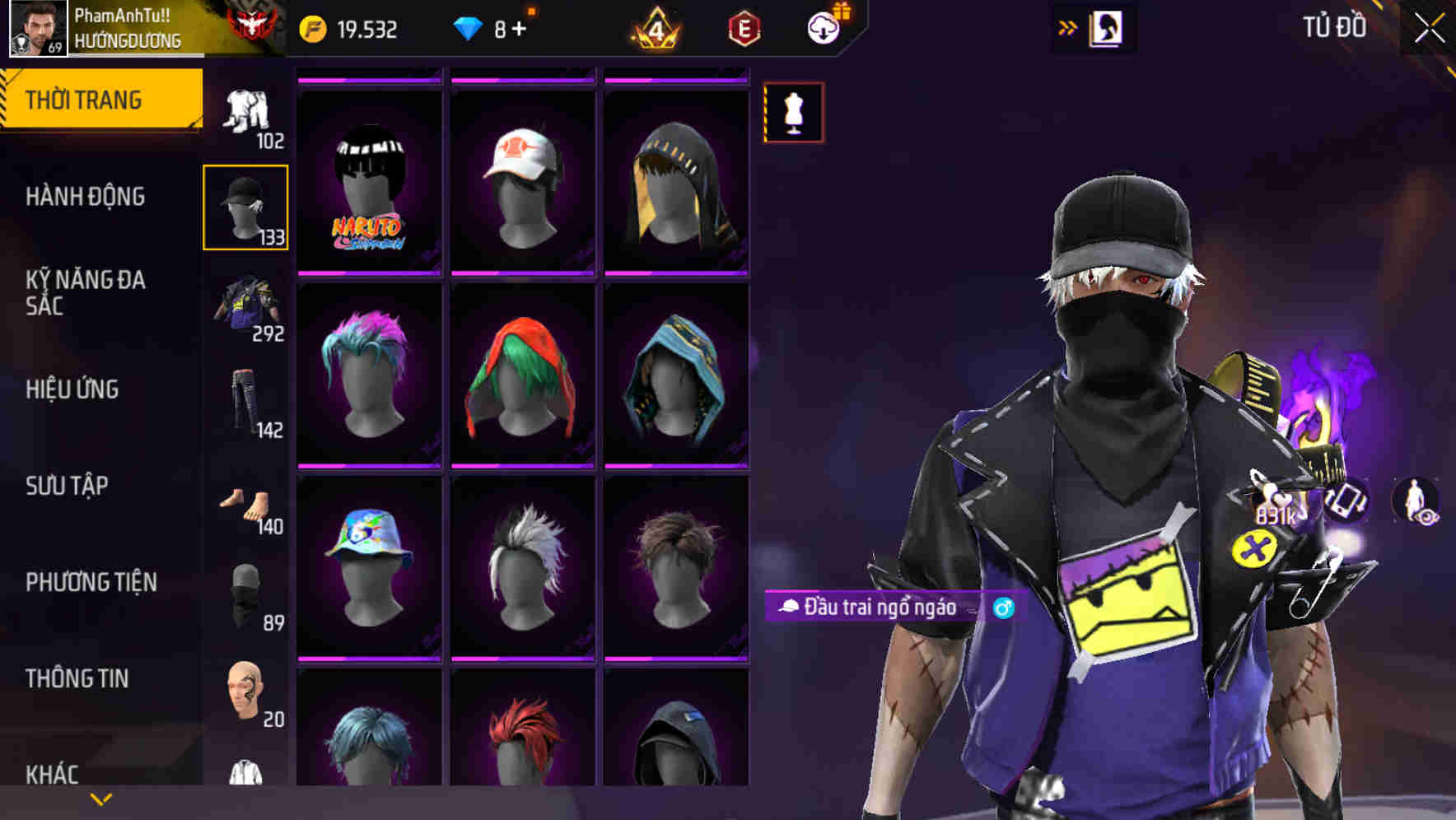
Task: Expand the yellow chevron below KHÁC
Action: (x=99, y=799)
